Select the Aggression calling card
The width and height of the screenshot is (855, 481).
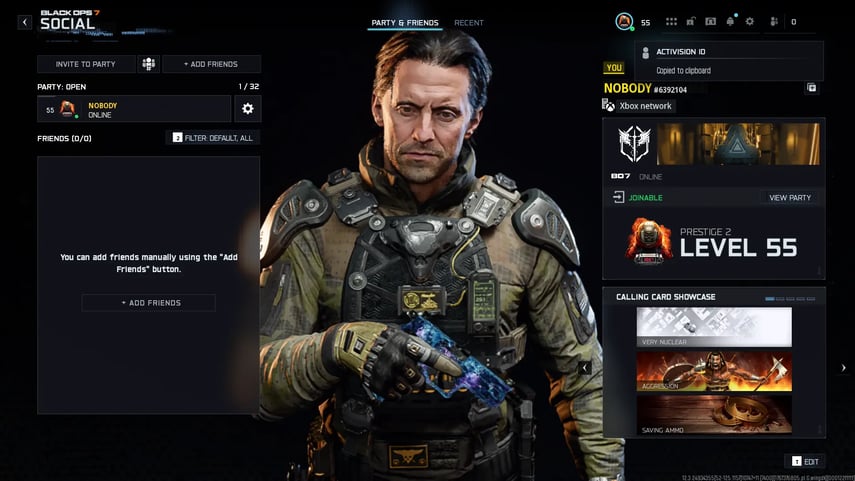point(714,371)
